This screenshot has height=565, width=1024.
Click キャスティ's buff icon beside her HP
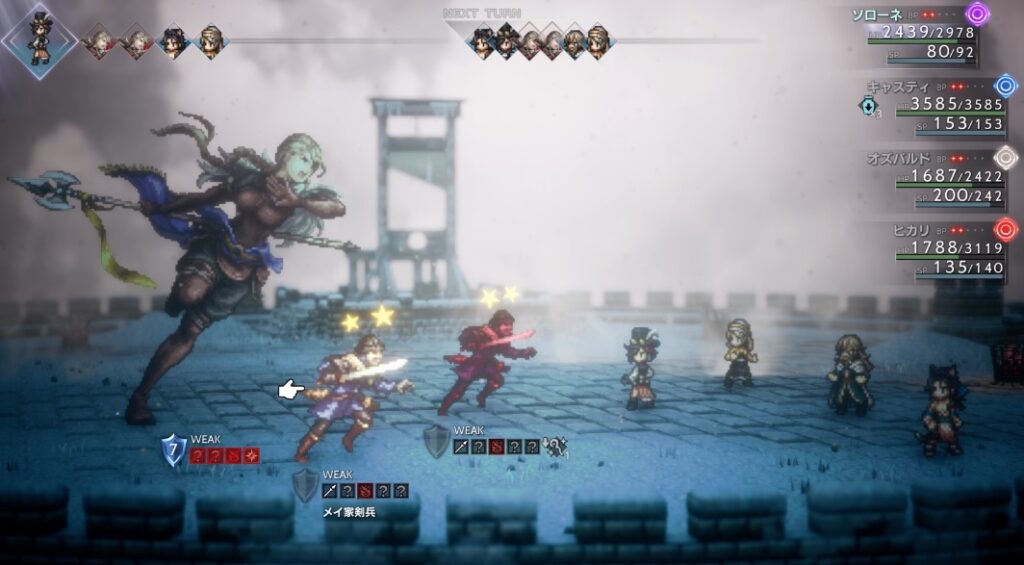[x=868, y=105]
